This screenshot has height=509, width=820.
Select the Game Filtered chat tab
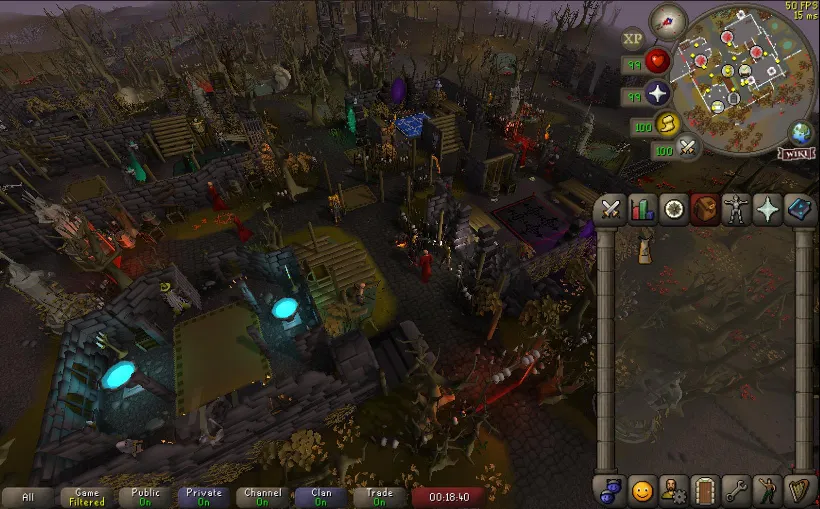point(87,497)
